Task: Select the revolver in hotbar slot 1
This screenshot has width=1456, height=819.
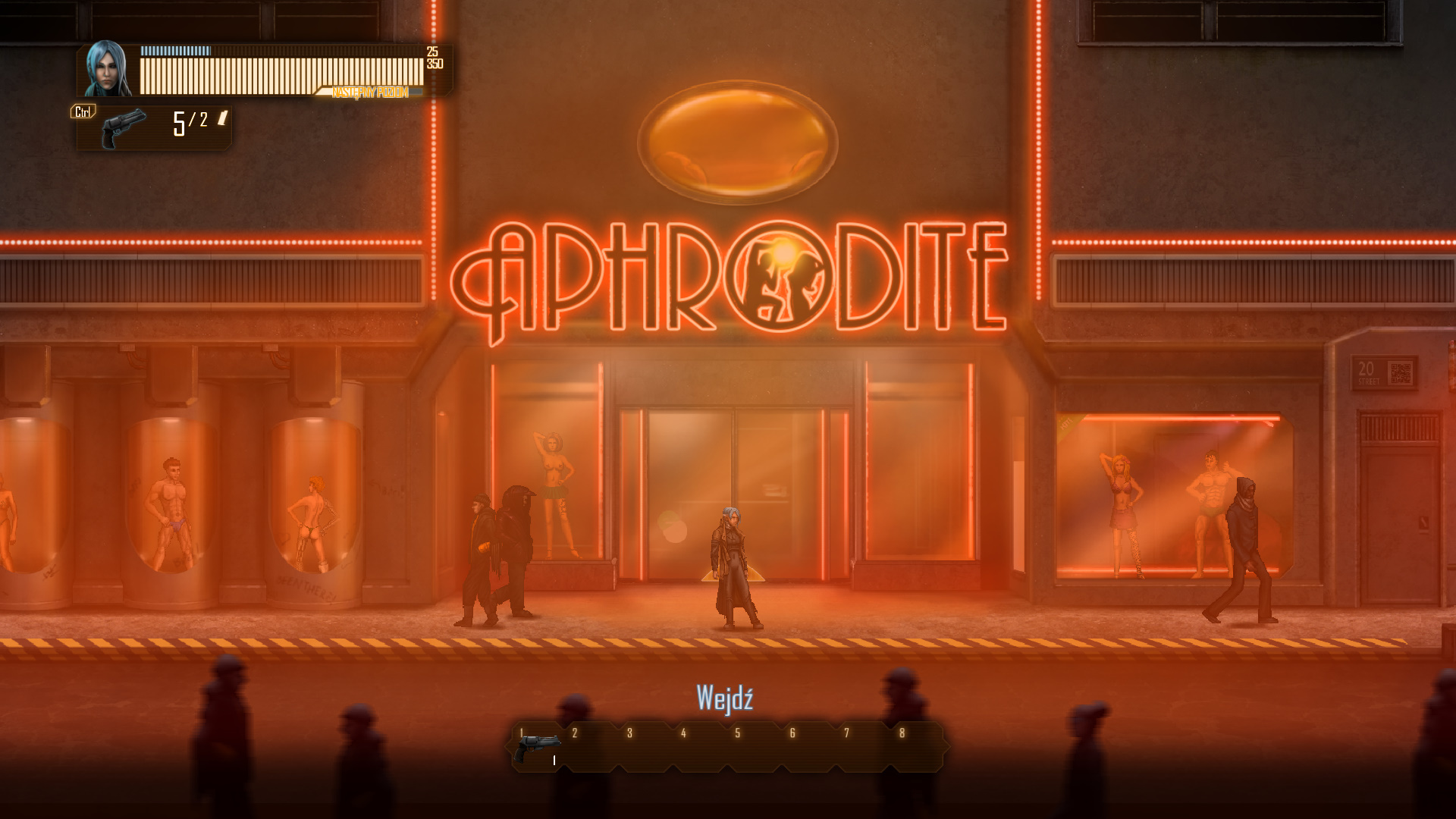Action: 537,748
